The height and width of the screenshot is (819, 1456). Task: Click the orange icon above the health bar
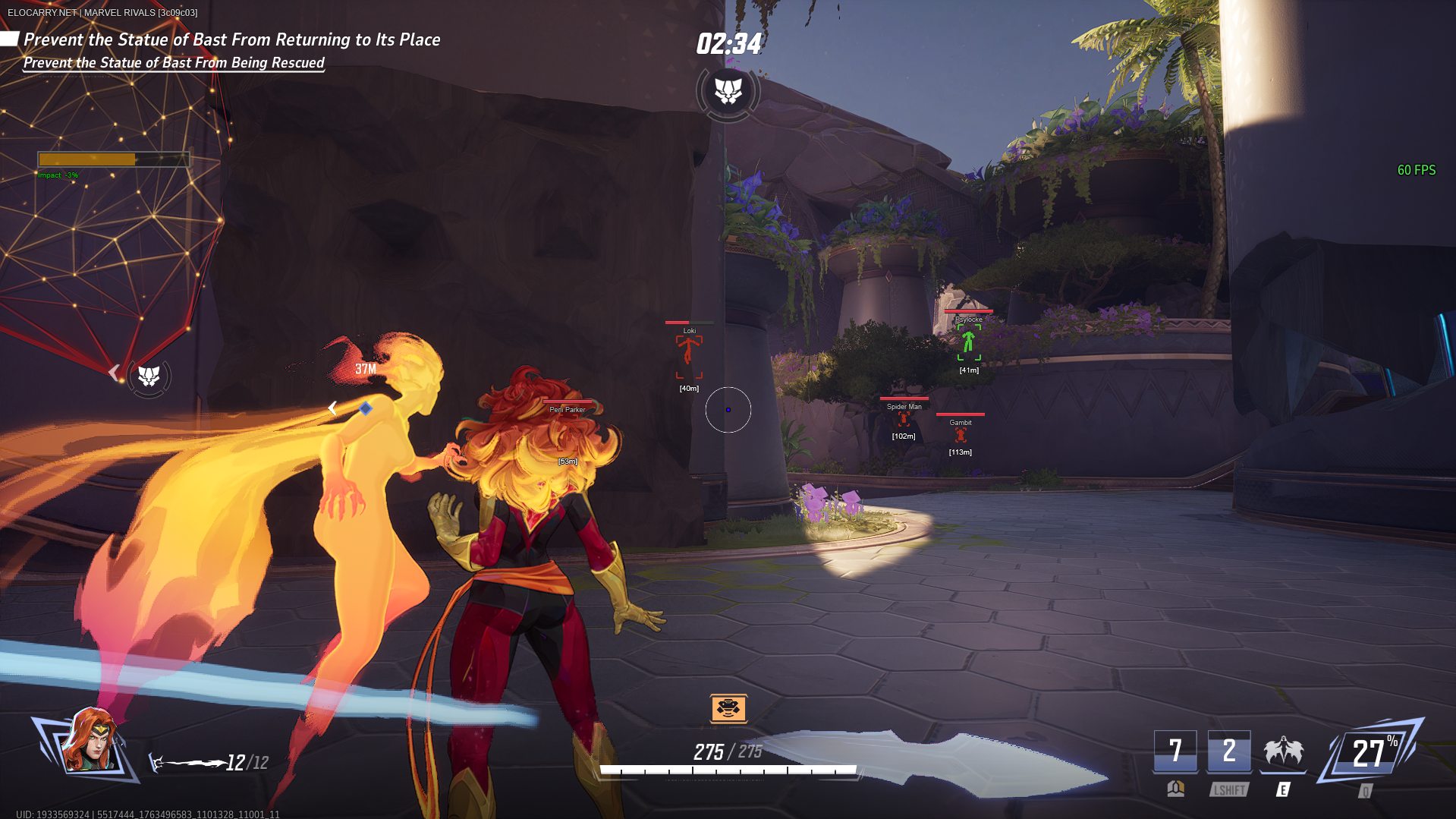(x=728, y=708)
